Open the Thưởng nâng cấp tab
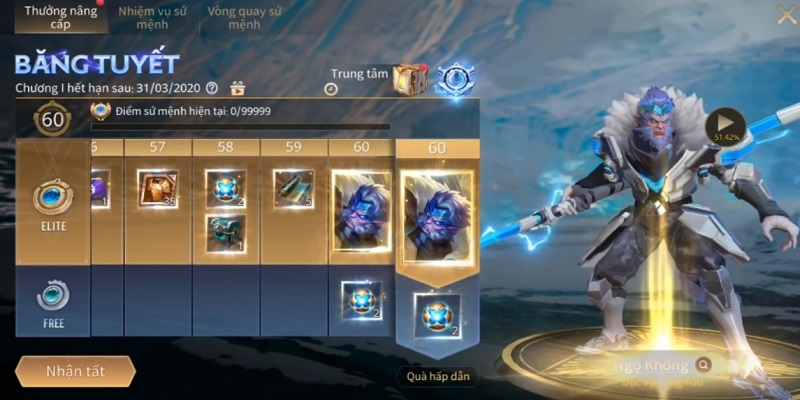800x400 pixels. pos(48,17)
